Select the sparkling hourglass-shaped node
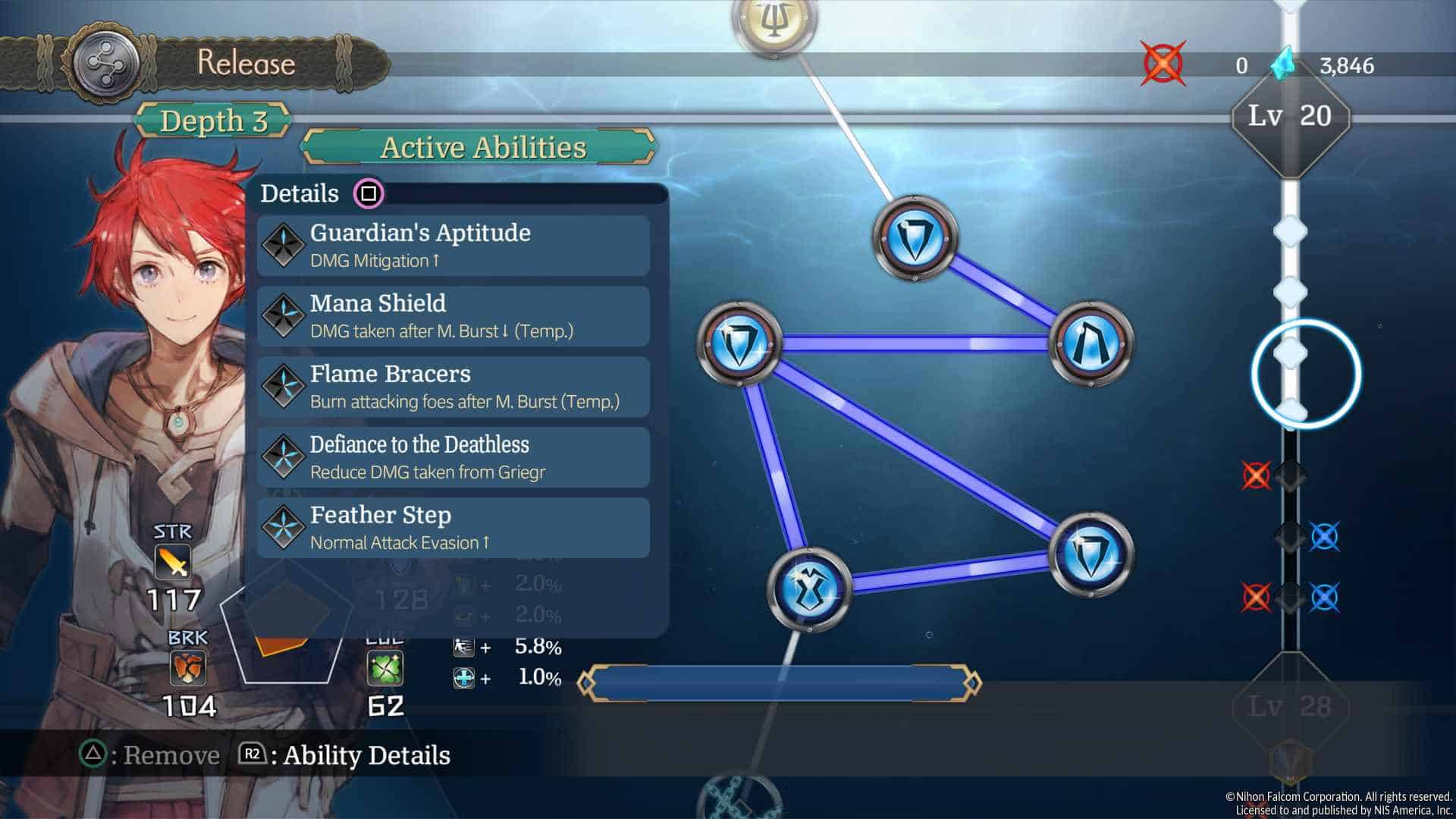This screenshot has height=819, width=1456. click(809, 588)
